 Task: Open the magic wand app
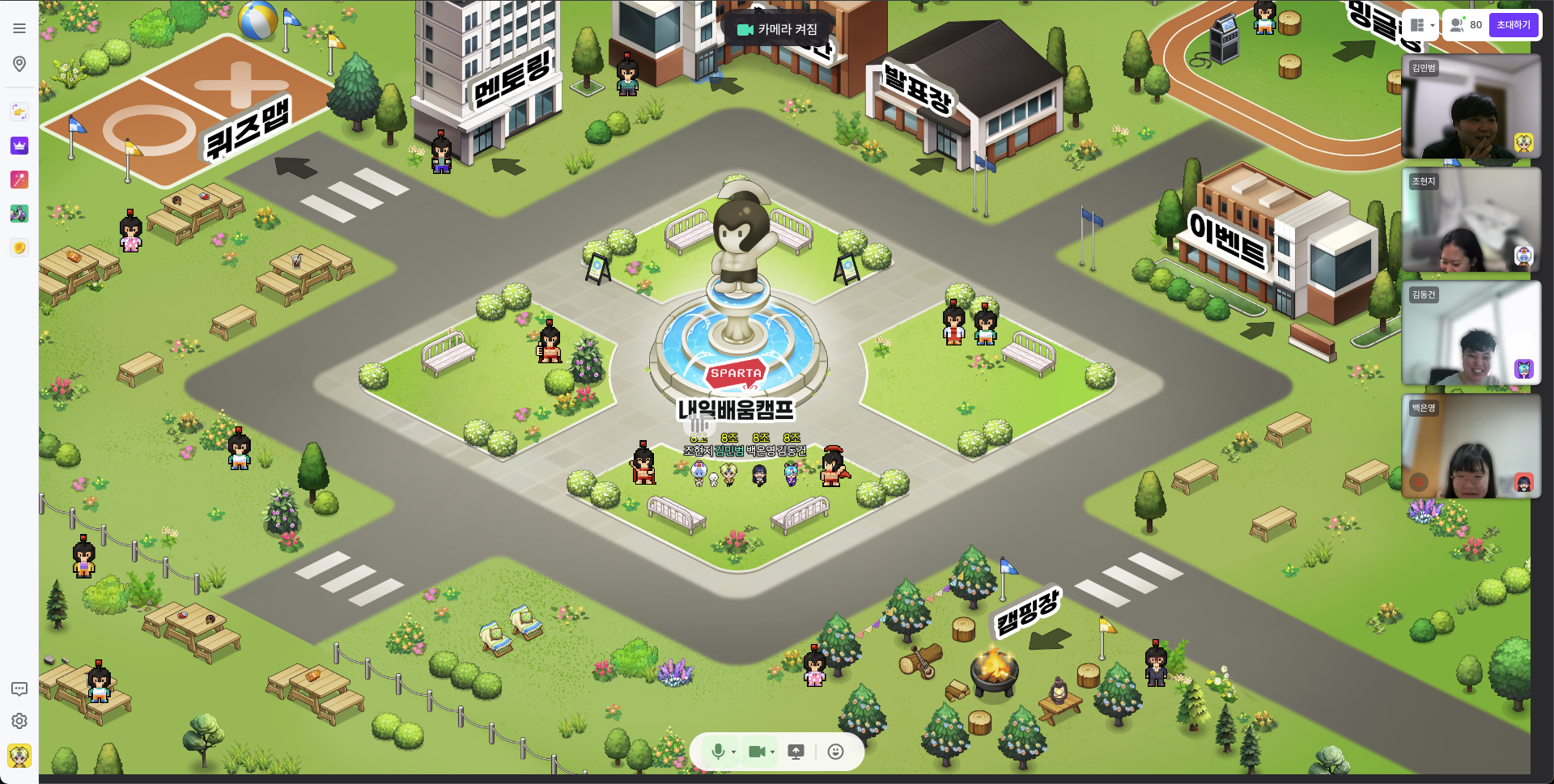pyautogui.click(x=19, y=180)
